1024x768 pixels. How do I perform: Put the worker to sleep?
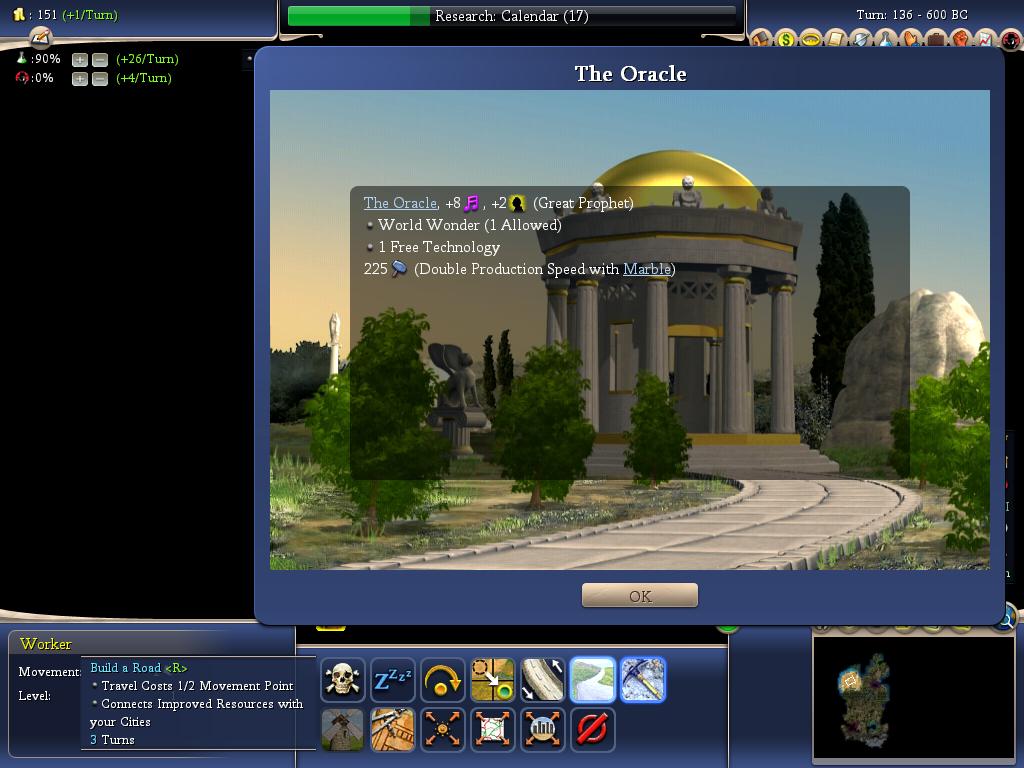coord(393,680)
